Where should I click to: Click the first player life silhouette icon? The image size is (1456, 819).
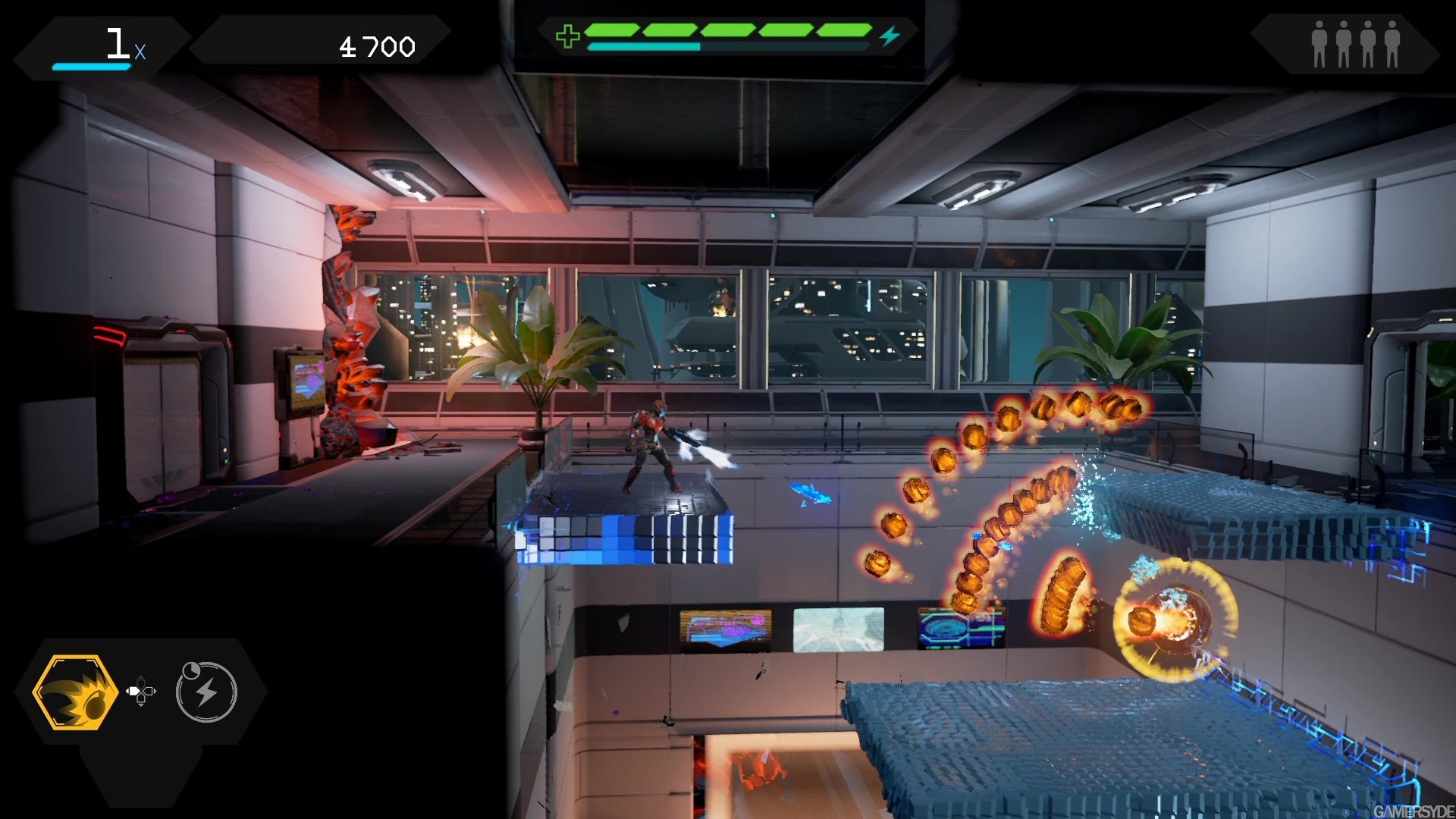(x=1319, y=43)
